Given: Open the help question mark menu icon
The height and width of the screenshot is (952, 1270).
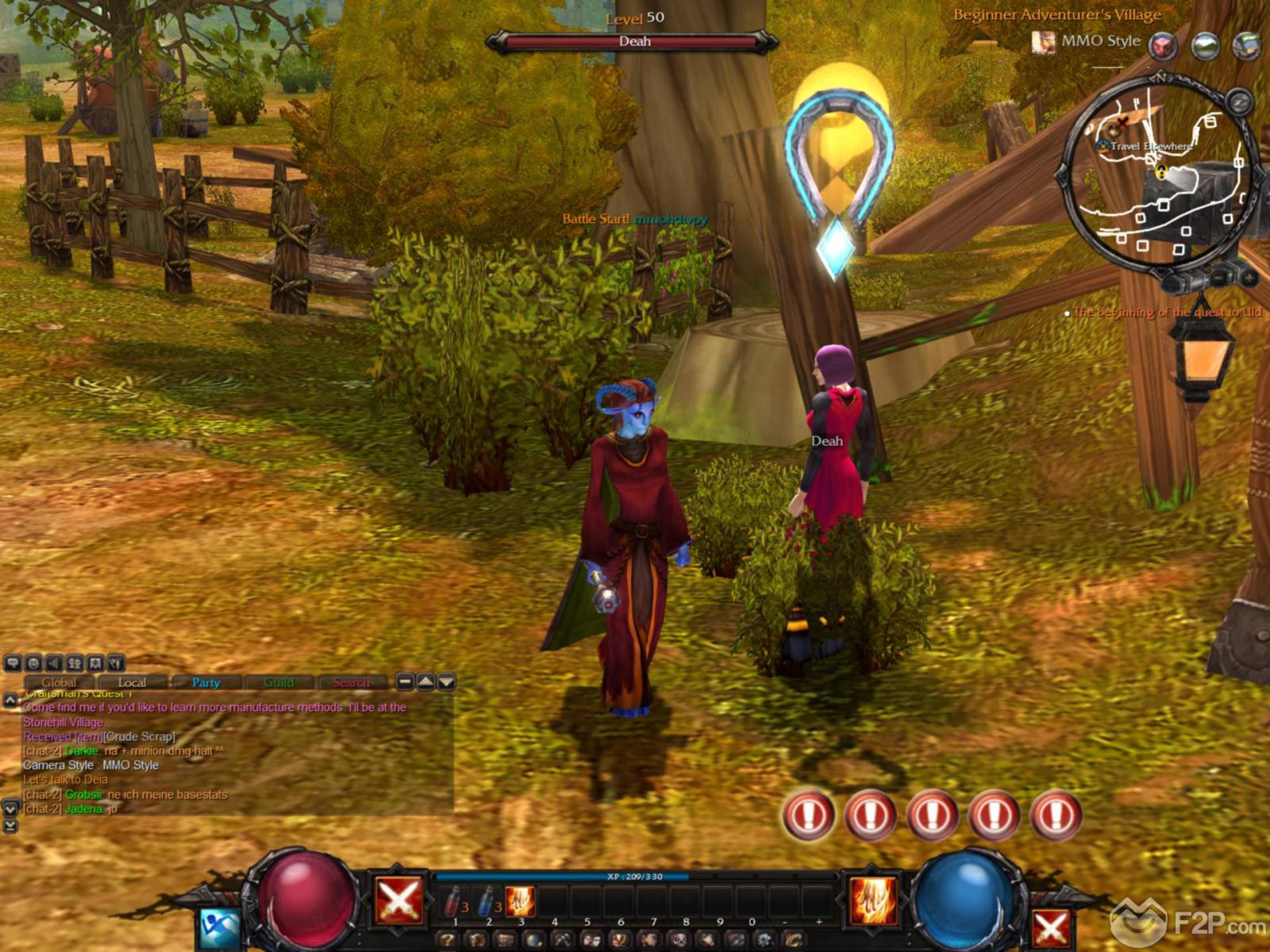Looking at the screenshot, I should pos(448,940).
